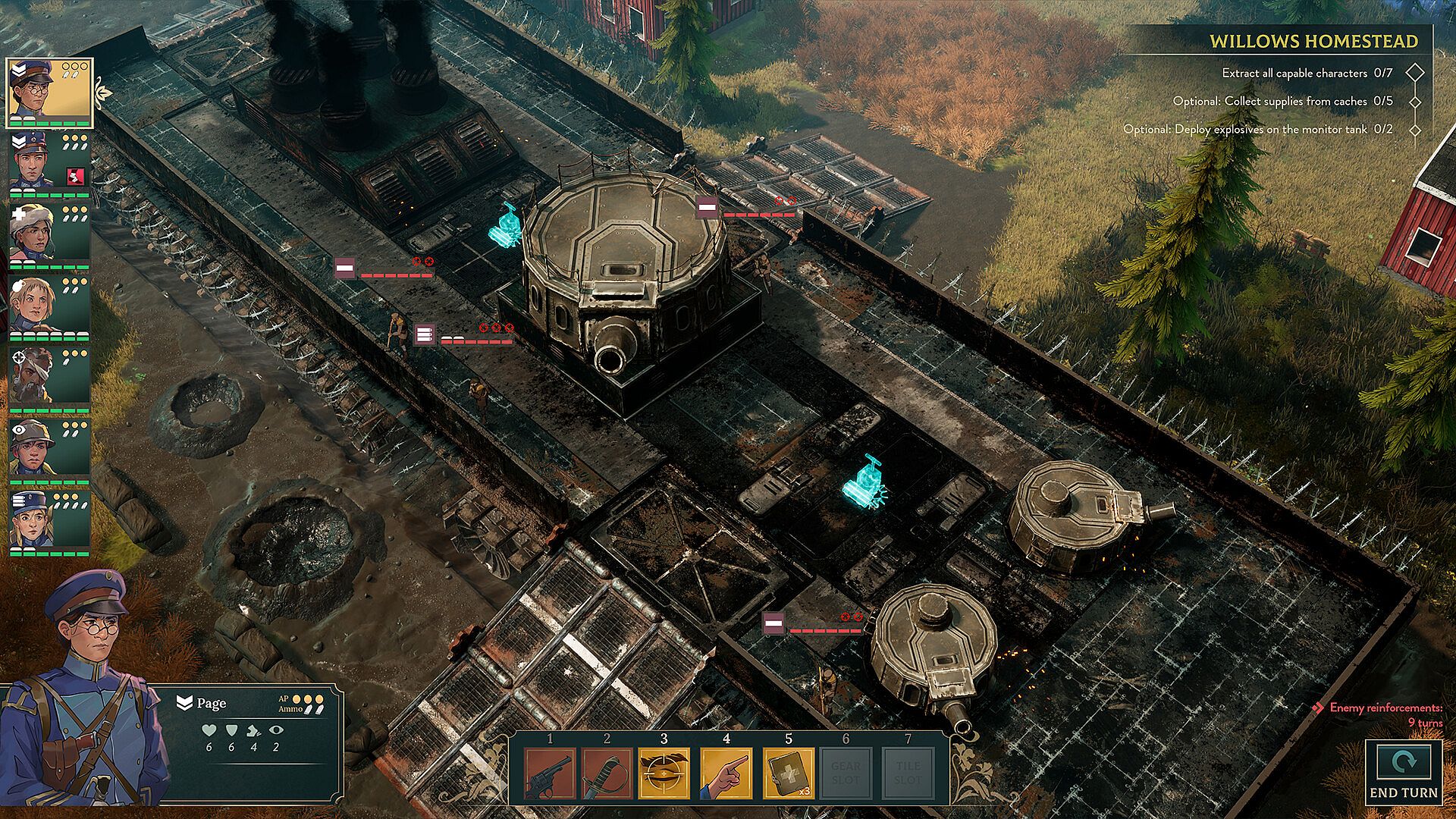Use the medical kit item

click(x=789, y=773)
